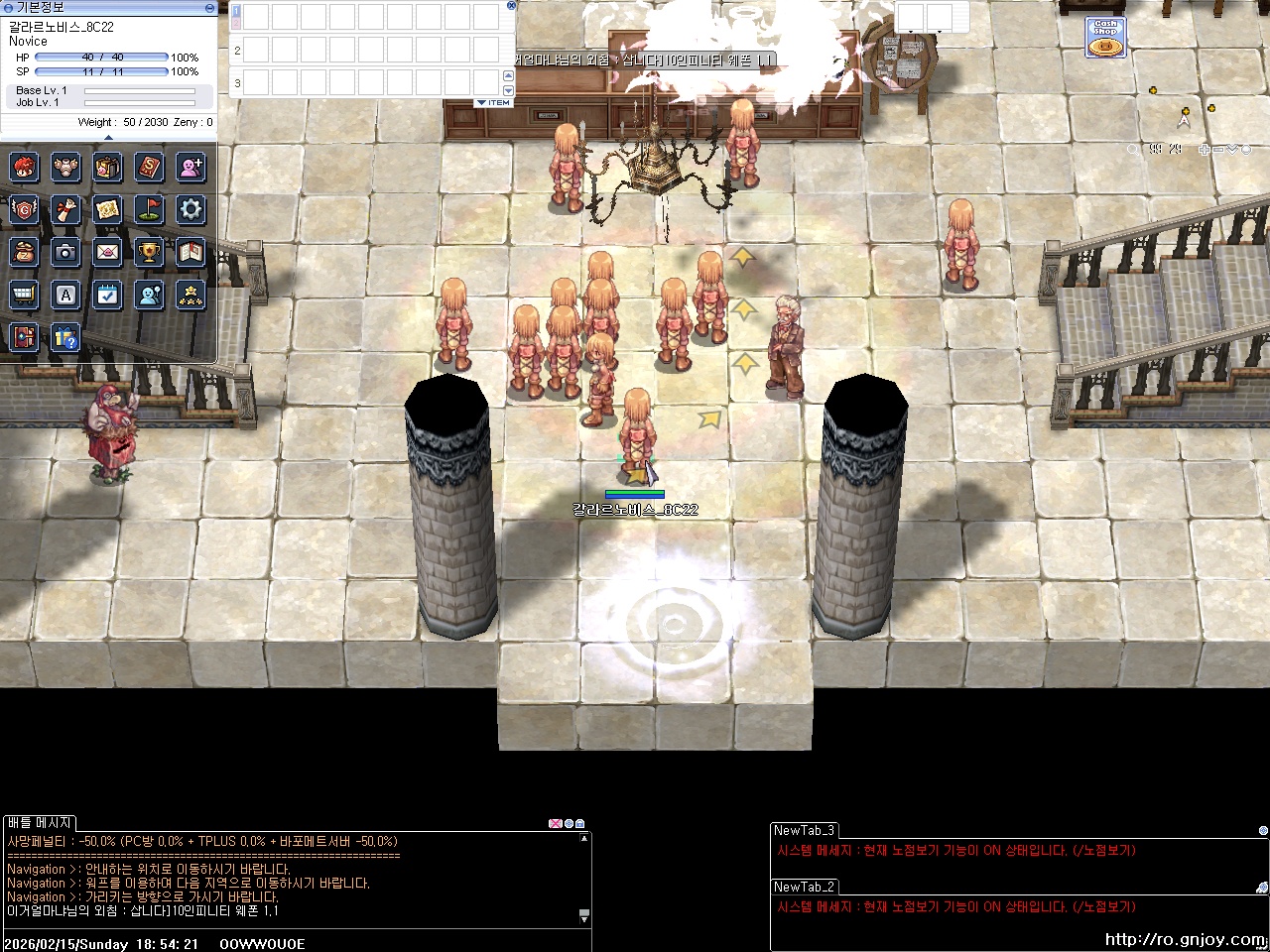Minimize the 기본정보 status window
The image size is (1270, 952).
[209, 7]
